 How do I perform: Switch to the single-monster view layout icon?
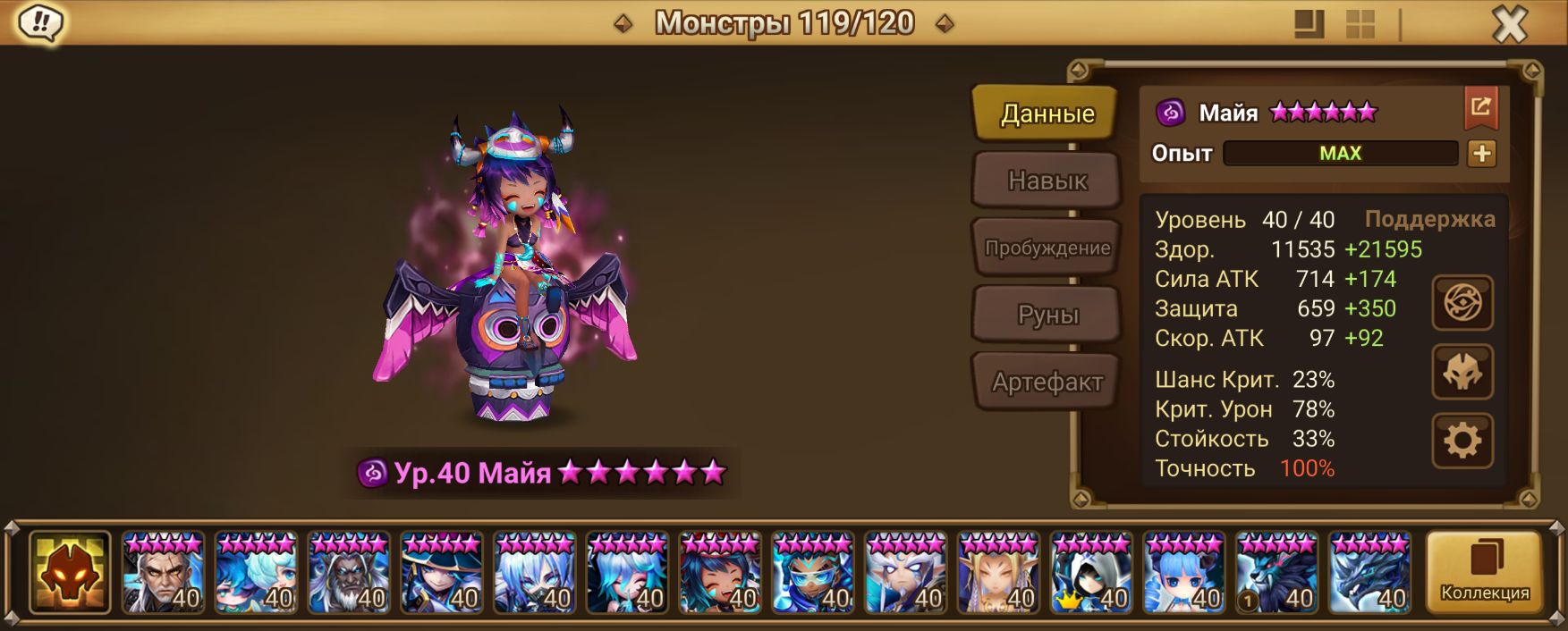pyautogui.click(x=1309, y=24)
